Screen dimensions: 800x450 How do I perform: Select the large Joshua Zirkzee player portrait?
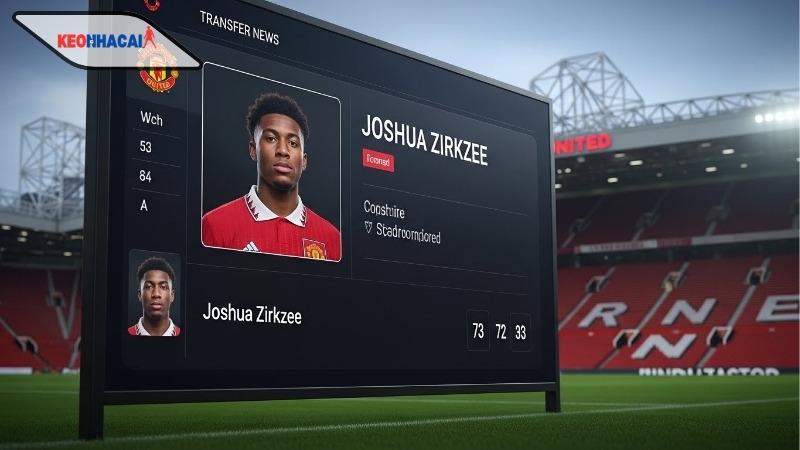271,163
